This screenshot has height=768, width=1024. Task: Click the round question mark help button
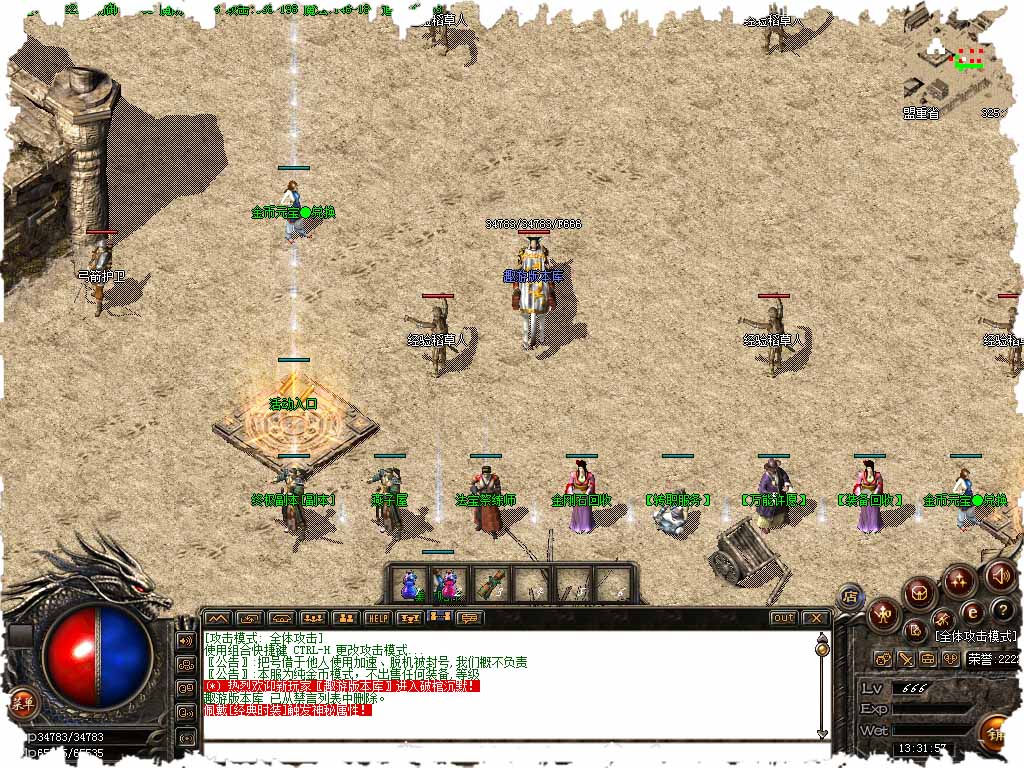tap(1003, 610)
